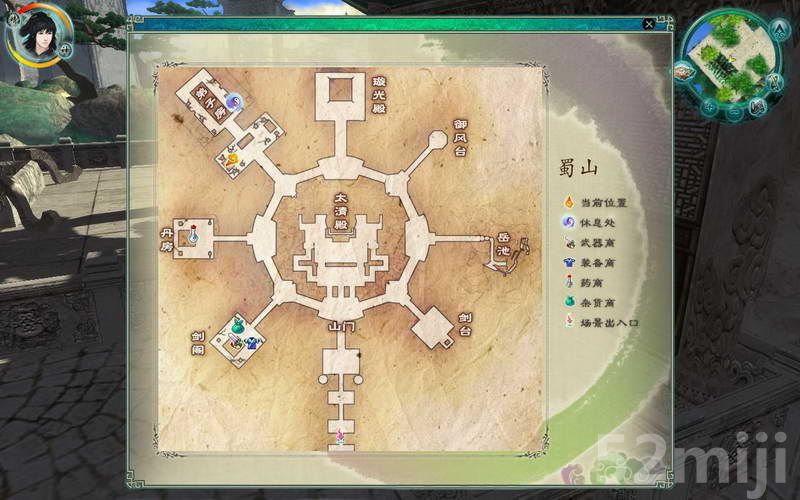Click the 休息处 legend entry
The height and width of the screenshot is (500, 800).
591,223
